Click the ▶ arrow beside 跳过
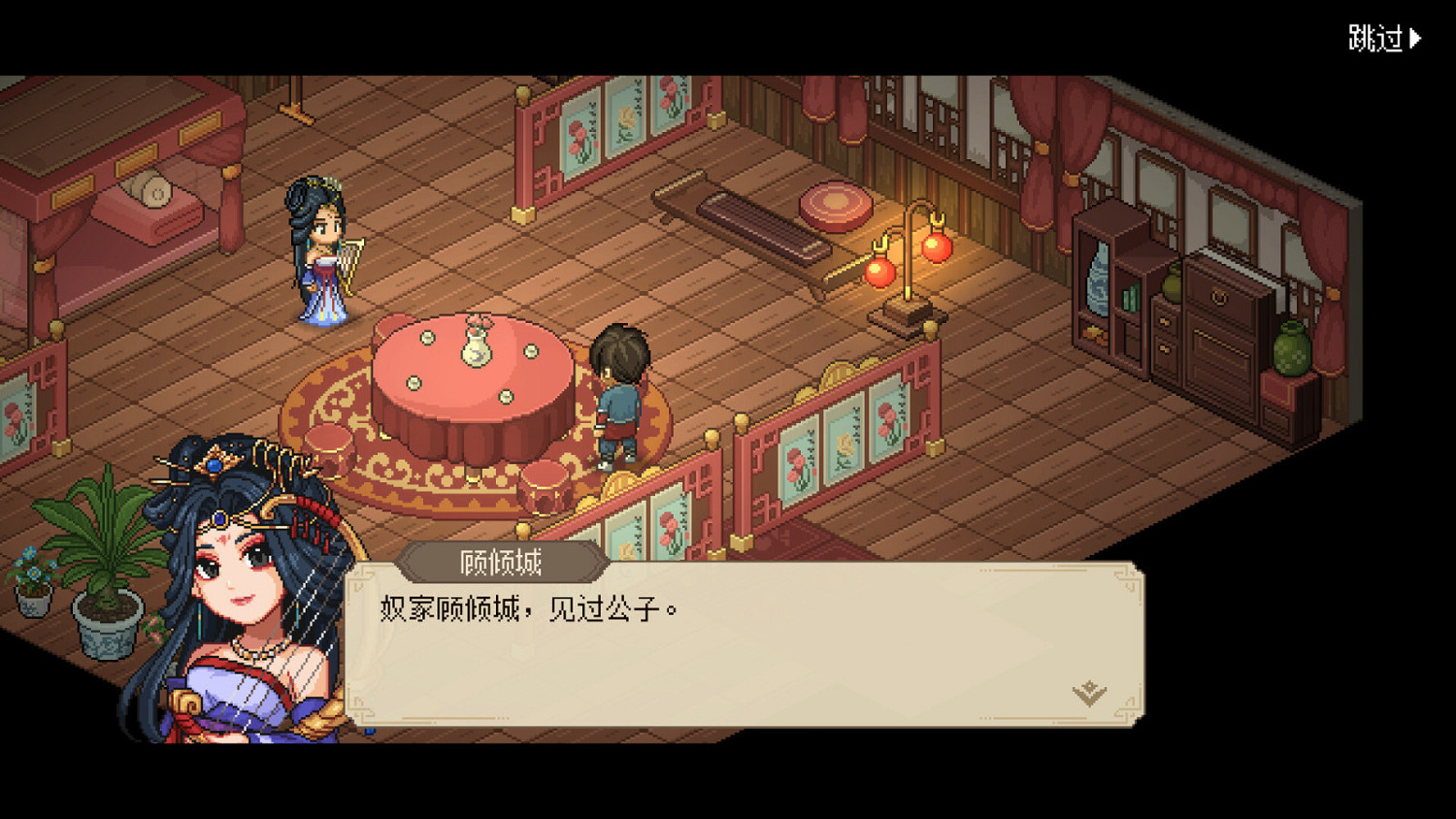The width and height of the screenshot is (1456, 819). pyautogui.click(x=1417, y=37)
